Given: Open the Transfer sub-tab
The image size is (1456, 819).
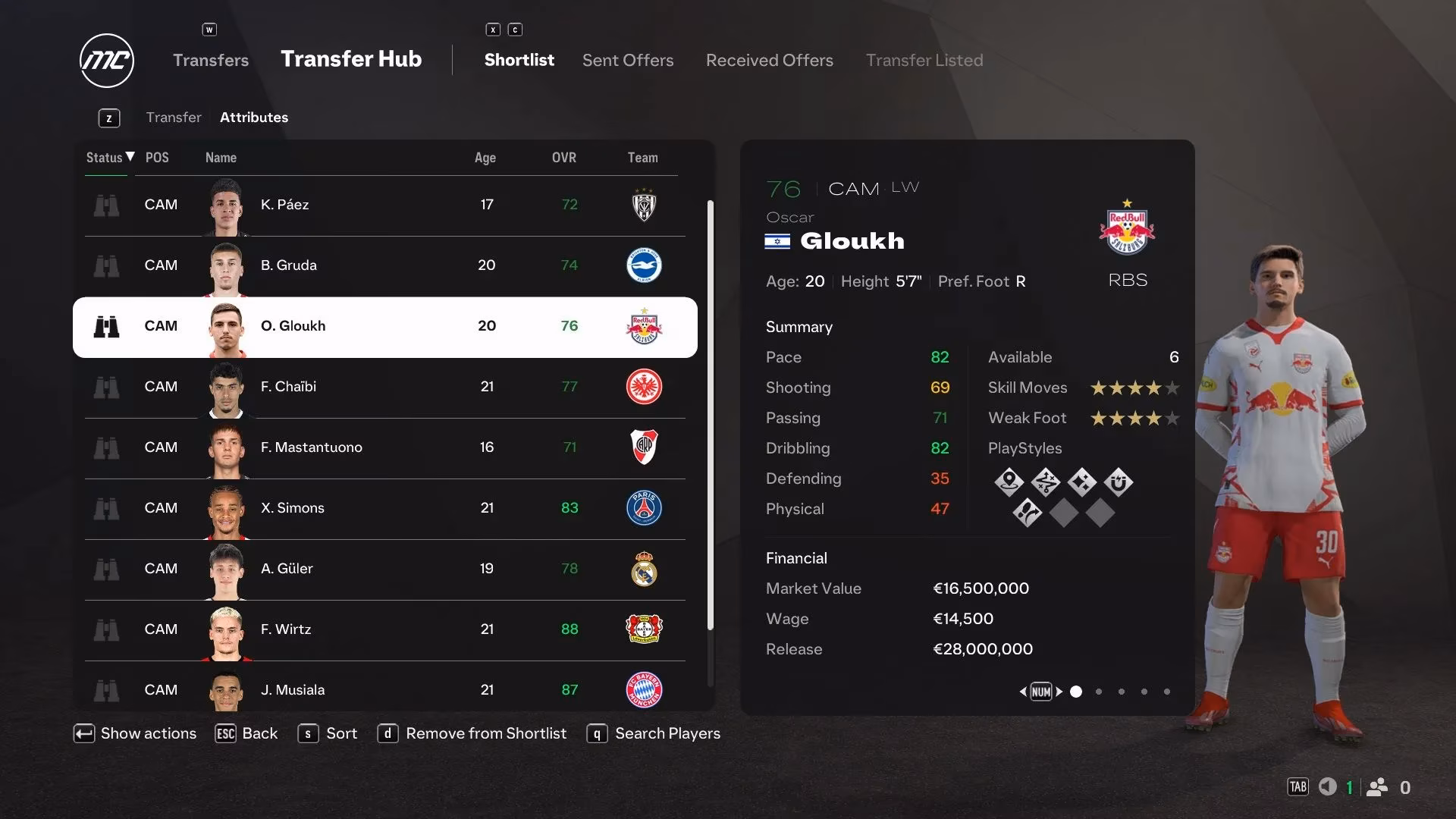Looking at the screenshot, I should coord(174,117).
